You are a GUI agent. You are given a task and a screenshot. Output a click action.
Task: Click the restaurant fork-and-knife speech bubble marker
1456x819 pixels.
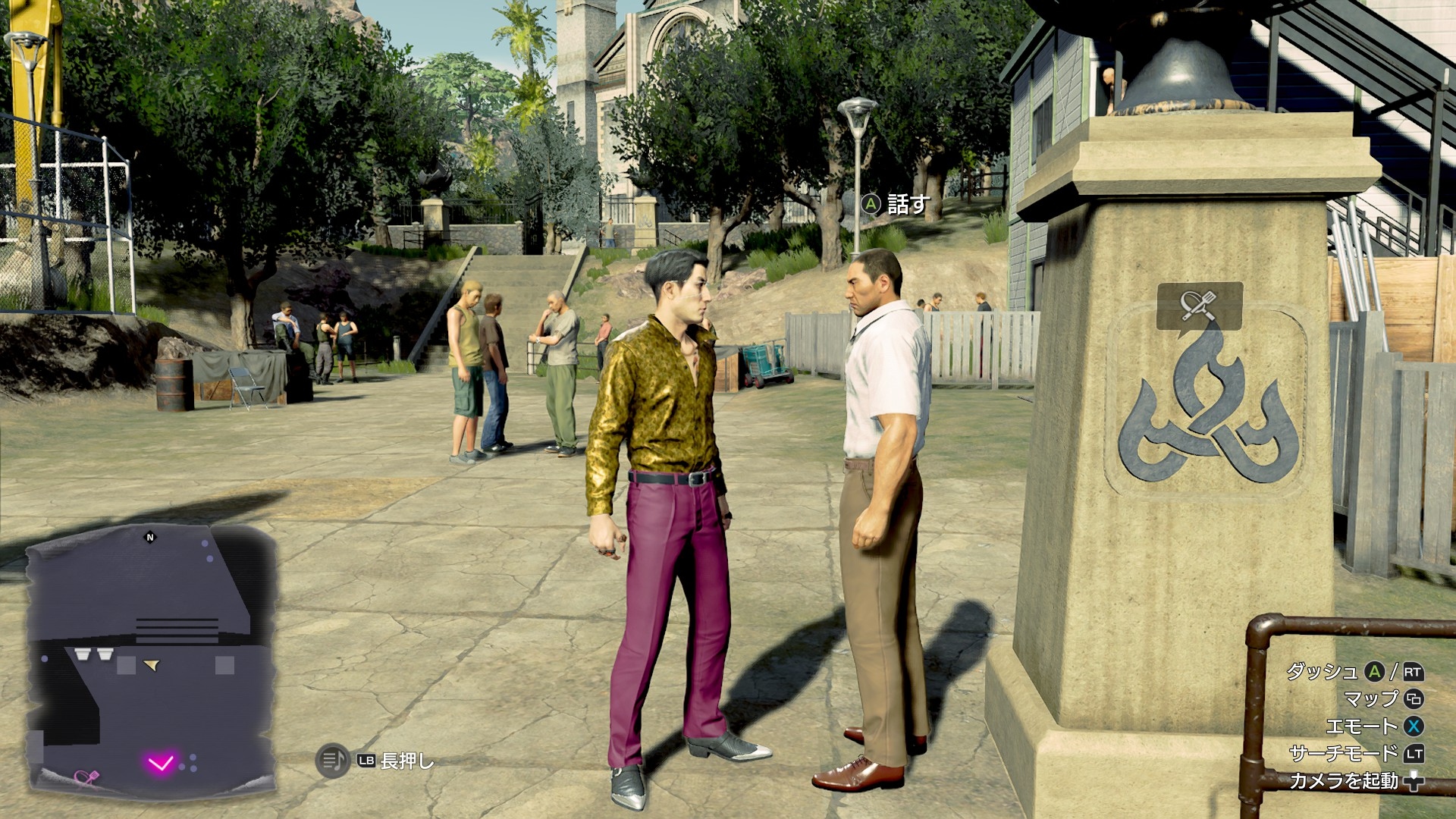tap(1199, 306)
